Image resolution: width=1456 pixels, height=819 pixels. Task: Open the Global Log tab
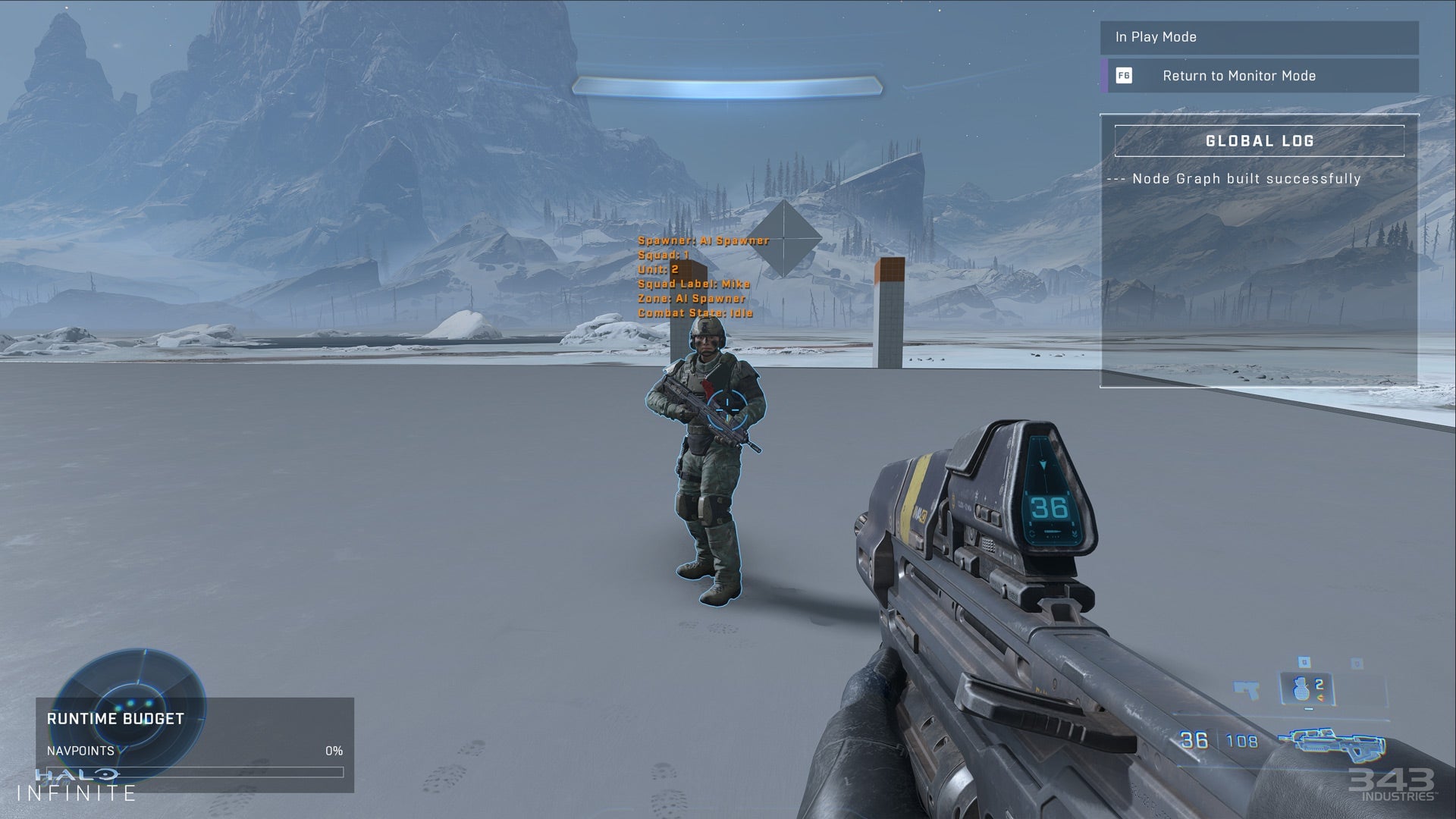(1259, 140)
